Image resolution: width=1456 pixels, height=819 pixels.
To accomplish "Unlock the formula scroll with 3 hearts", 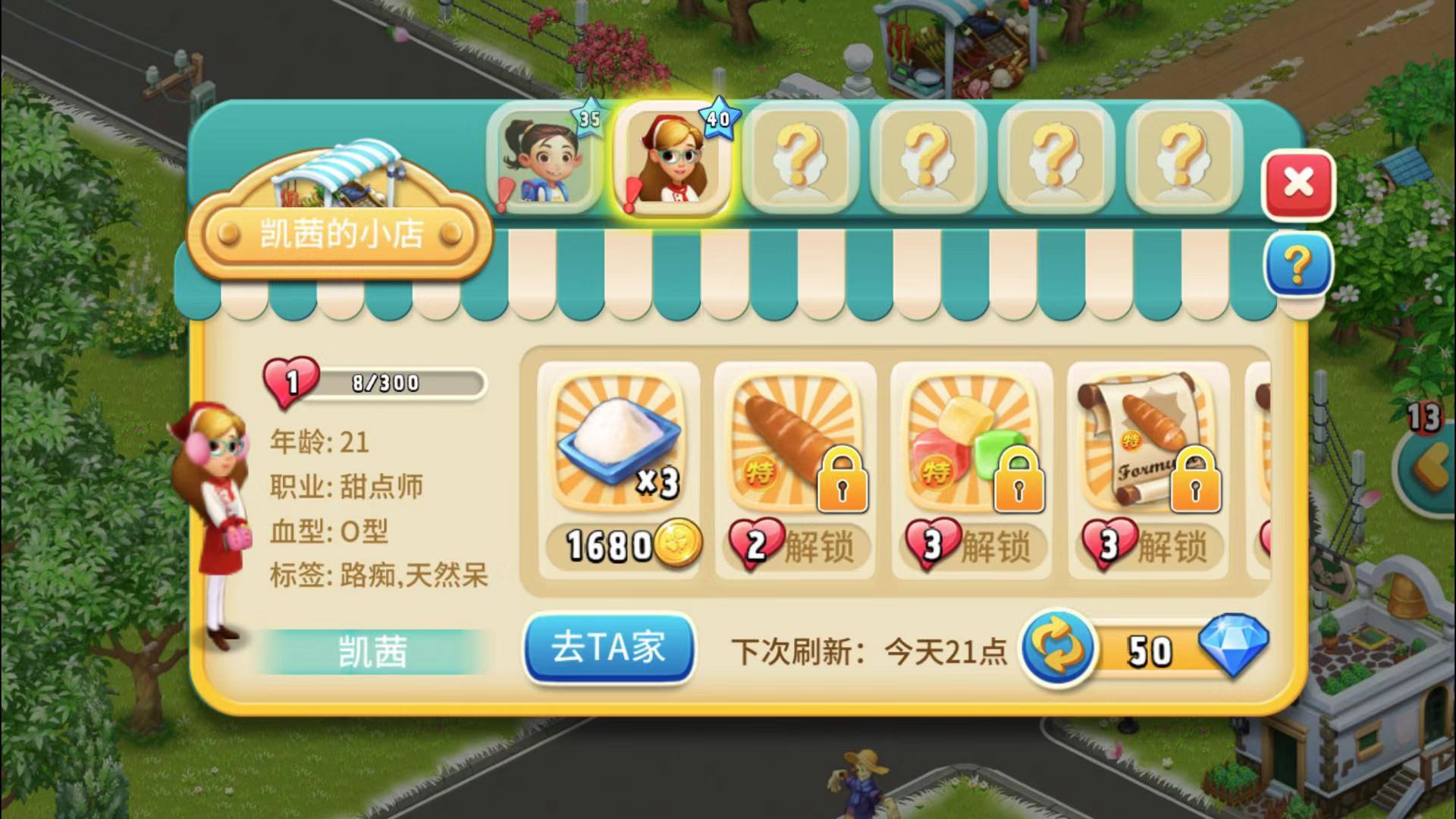I will (1147, 546).
